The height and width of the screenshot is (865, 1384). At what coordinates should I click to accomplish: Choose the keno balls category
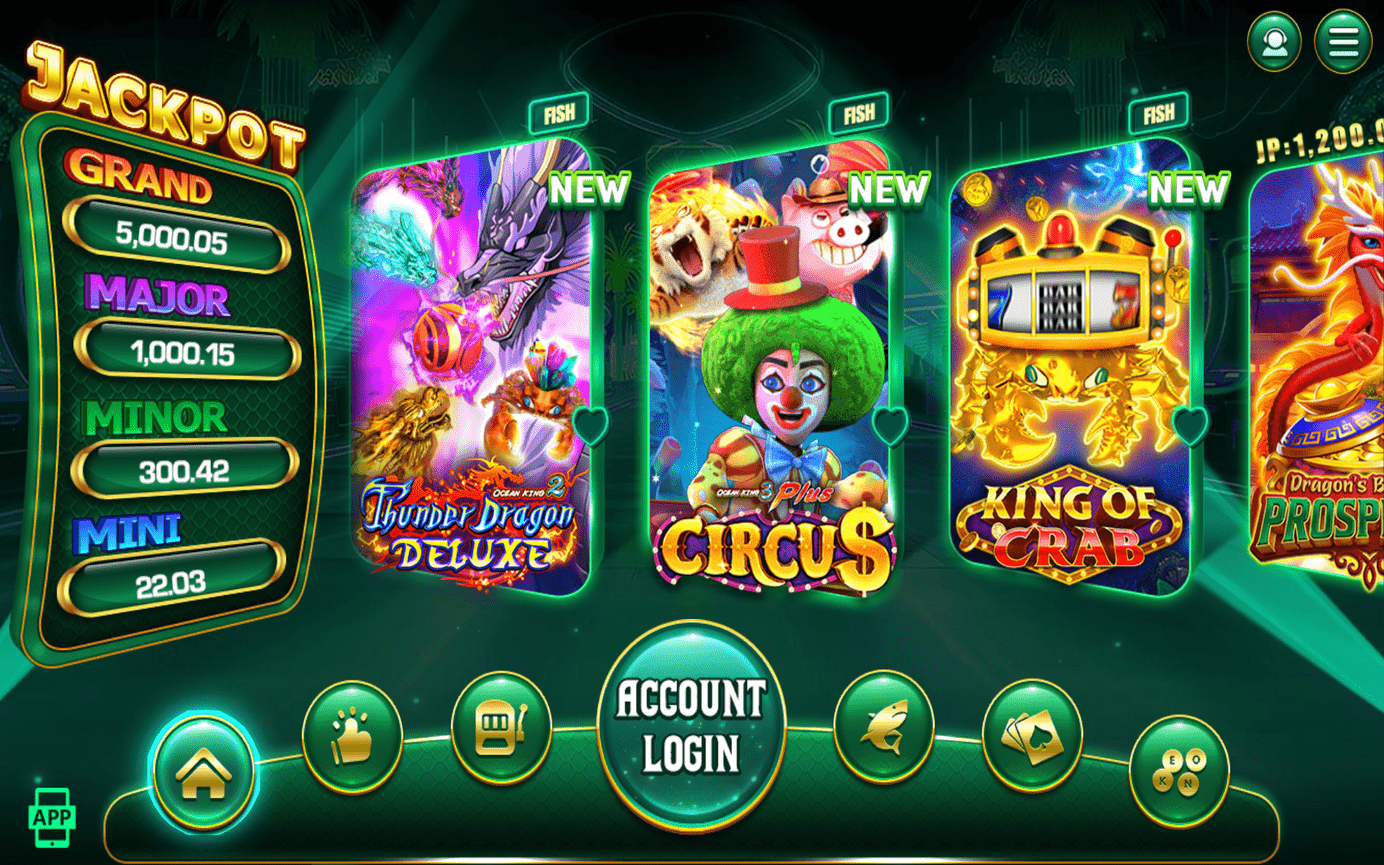click(x=1179, y=772)
